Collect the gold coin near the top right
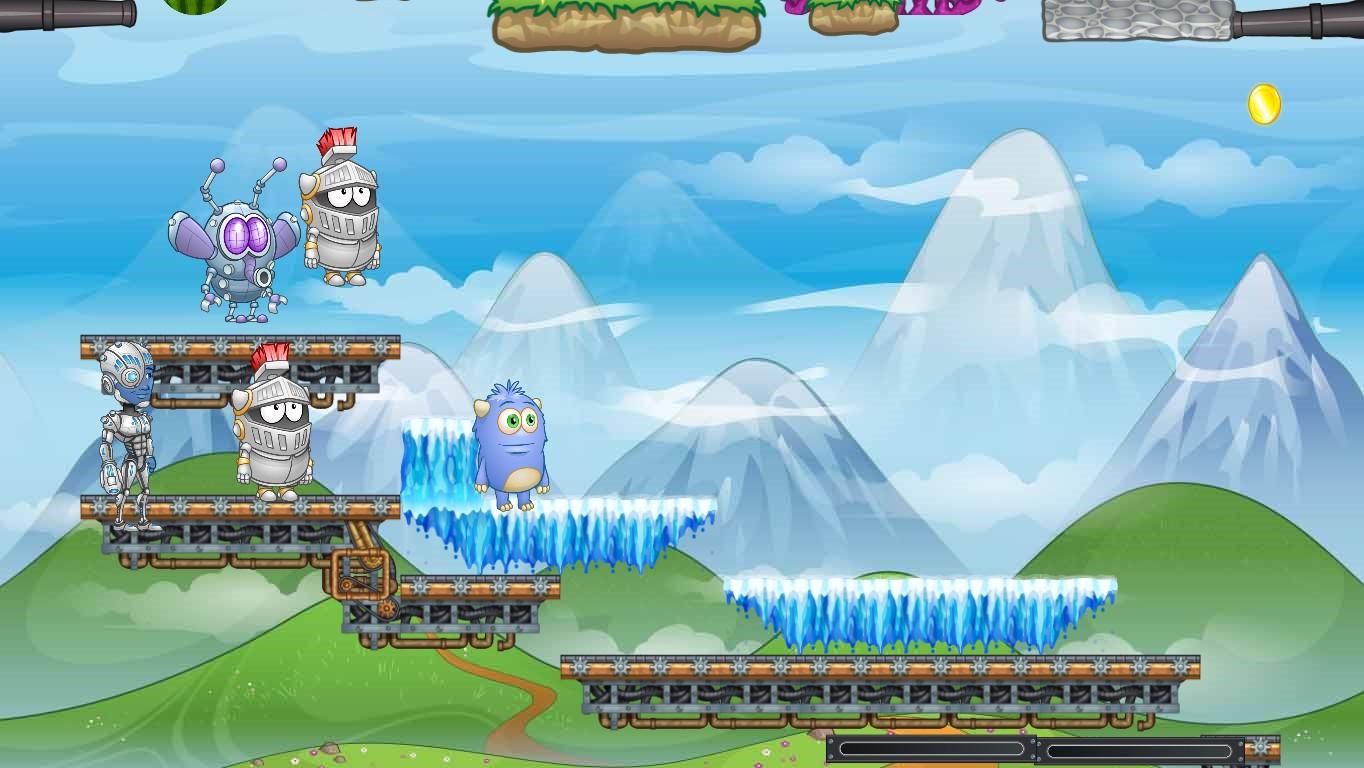The height and width of the screenshot is (768, 1364). 1263,105
